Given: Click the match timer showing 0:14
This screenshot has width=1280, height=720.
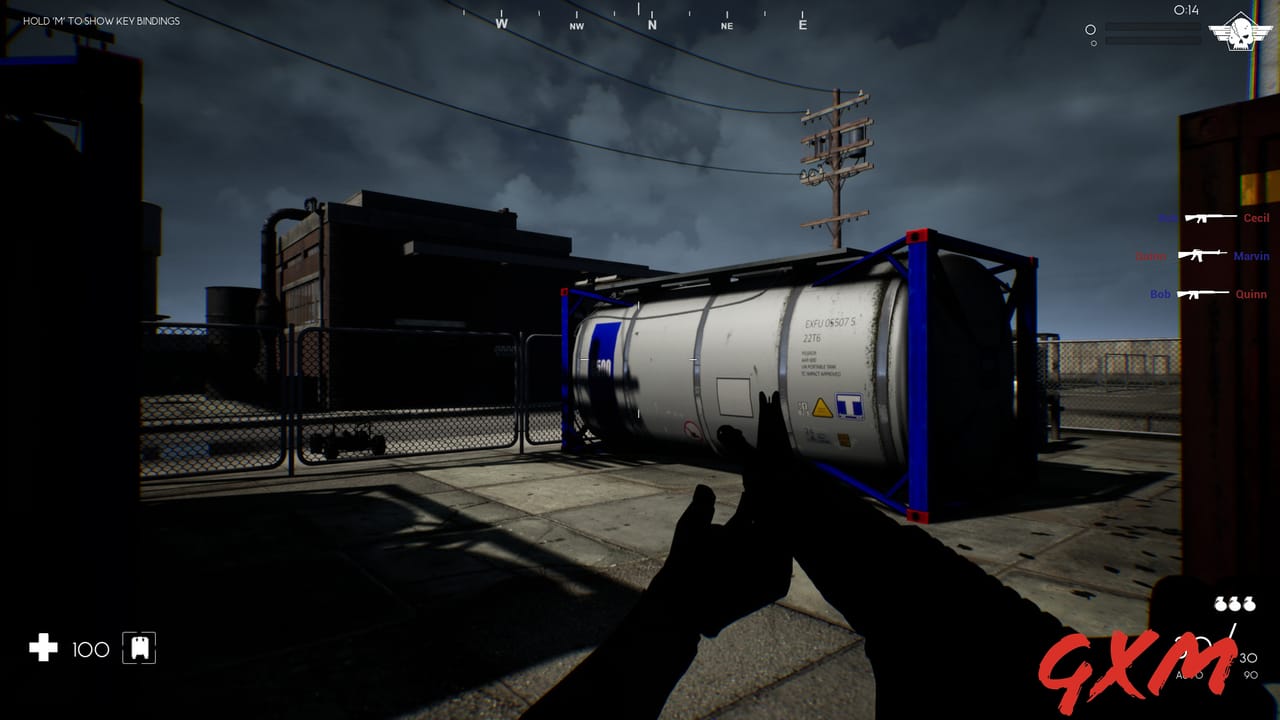Looking at the screenshot, I should (1185, 12).
